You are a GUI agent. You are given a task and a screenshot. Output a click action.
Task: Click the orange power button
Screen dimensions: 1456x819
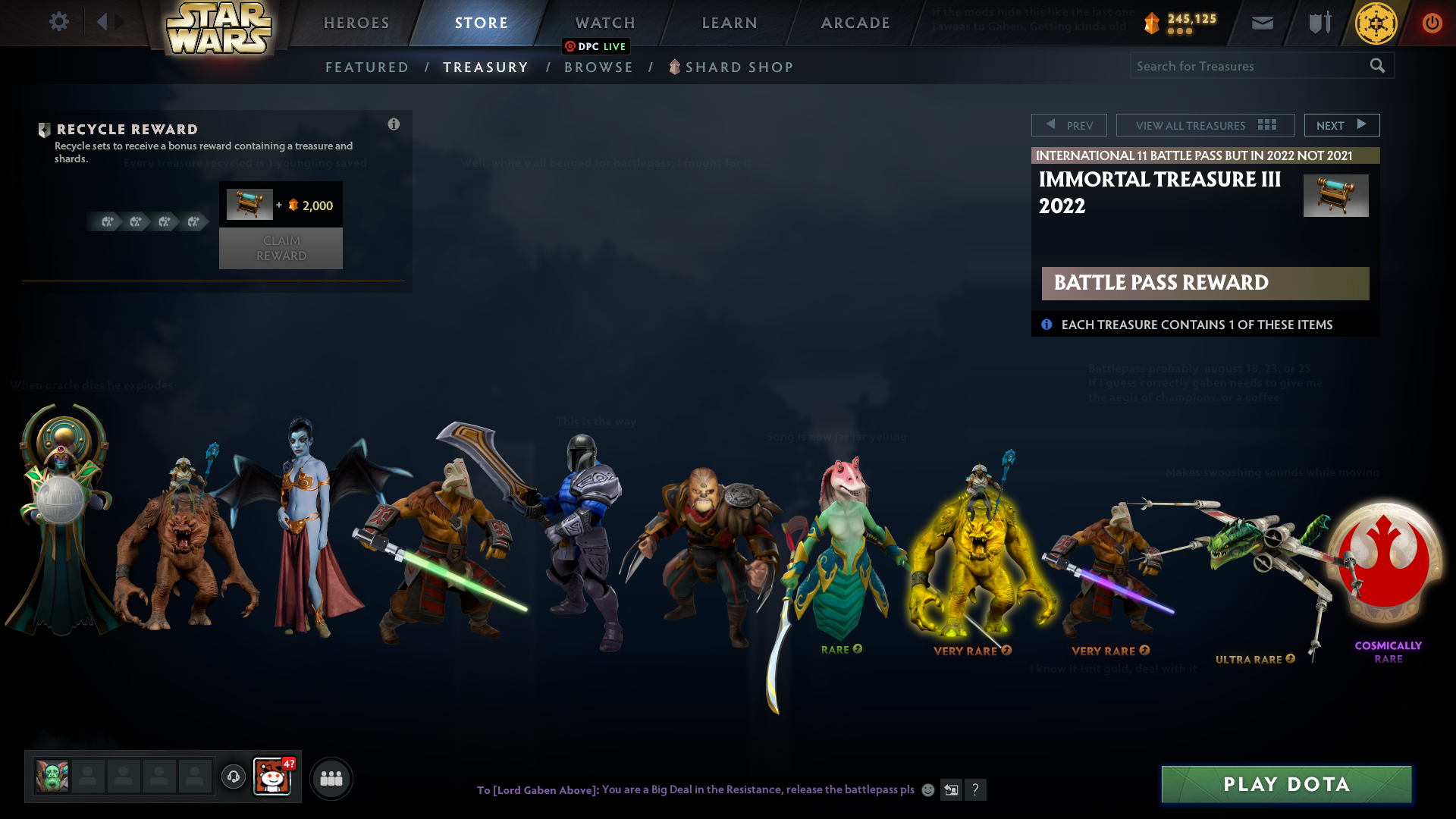[x=1432, y=23]
